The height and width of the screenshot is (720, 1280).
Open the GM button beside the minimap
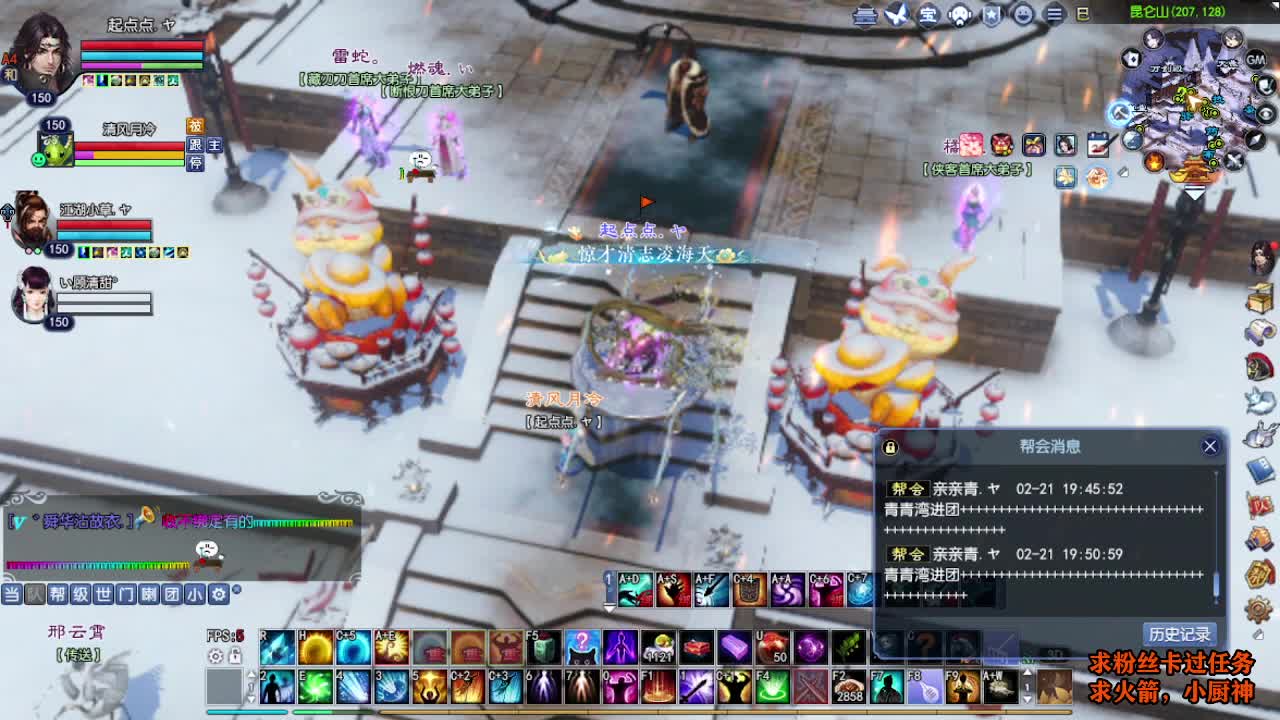coord(1256,60)
